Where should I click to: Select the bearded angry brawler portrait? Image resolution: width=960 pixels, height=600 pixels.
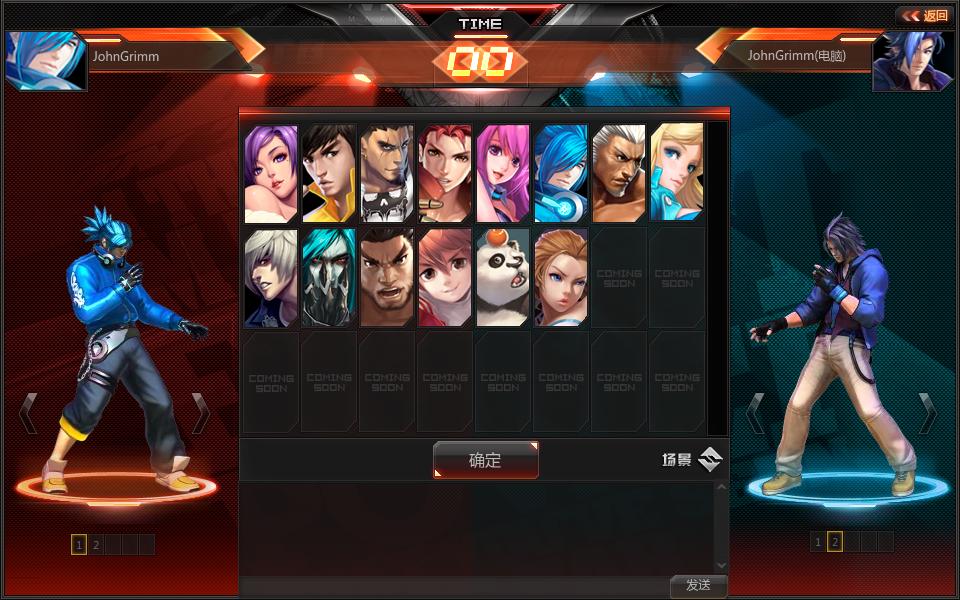click(387, 278)
